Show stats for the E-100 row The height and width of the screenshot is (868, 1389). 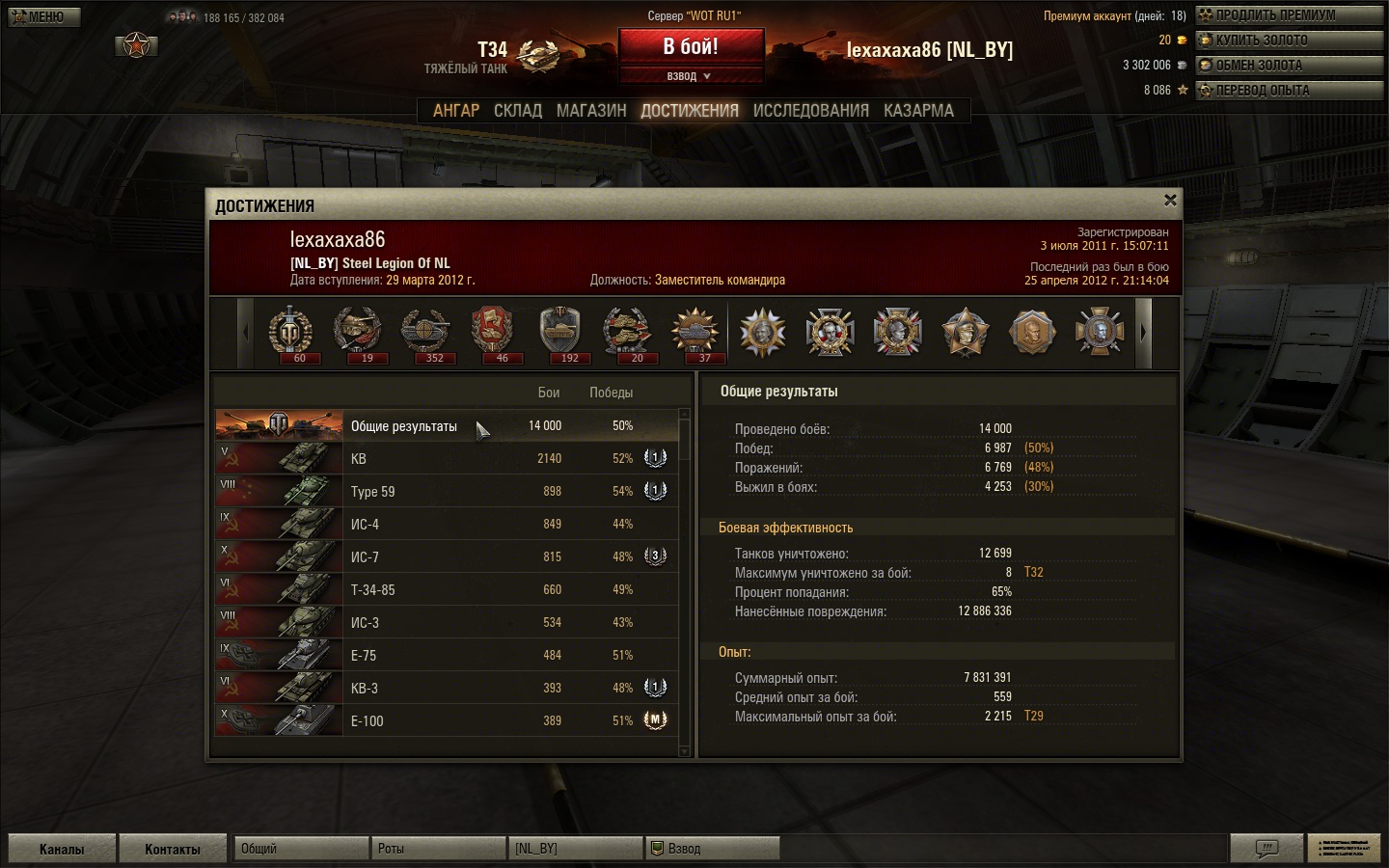446,721
